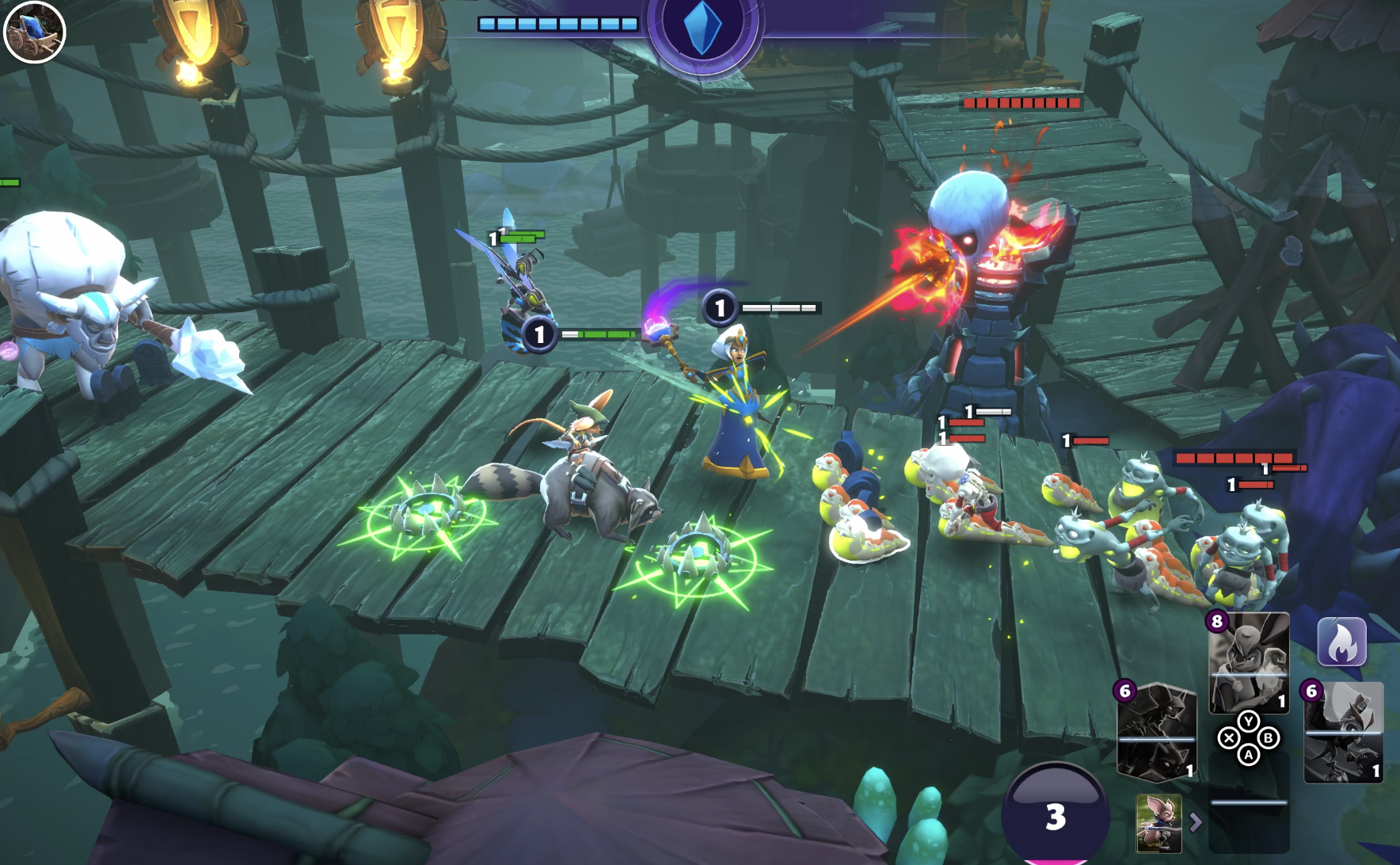Click the next-card bat character thumbnail

(1158, 823)
